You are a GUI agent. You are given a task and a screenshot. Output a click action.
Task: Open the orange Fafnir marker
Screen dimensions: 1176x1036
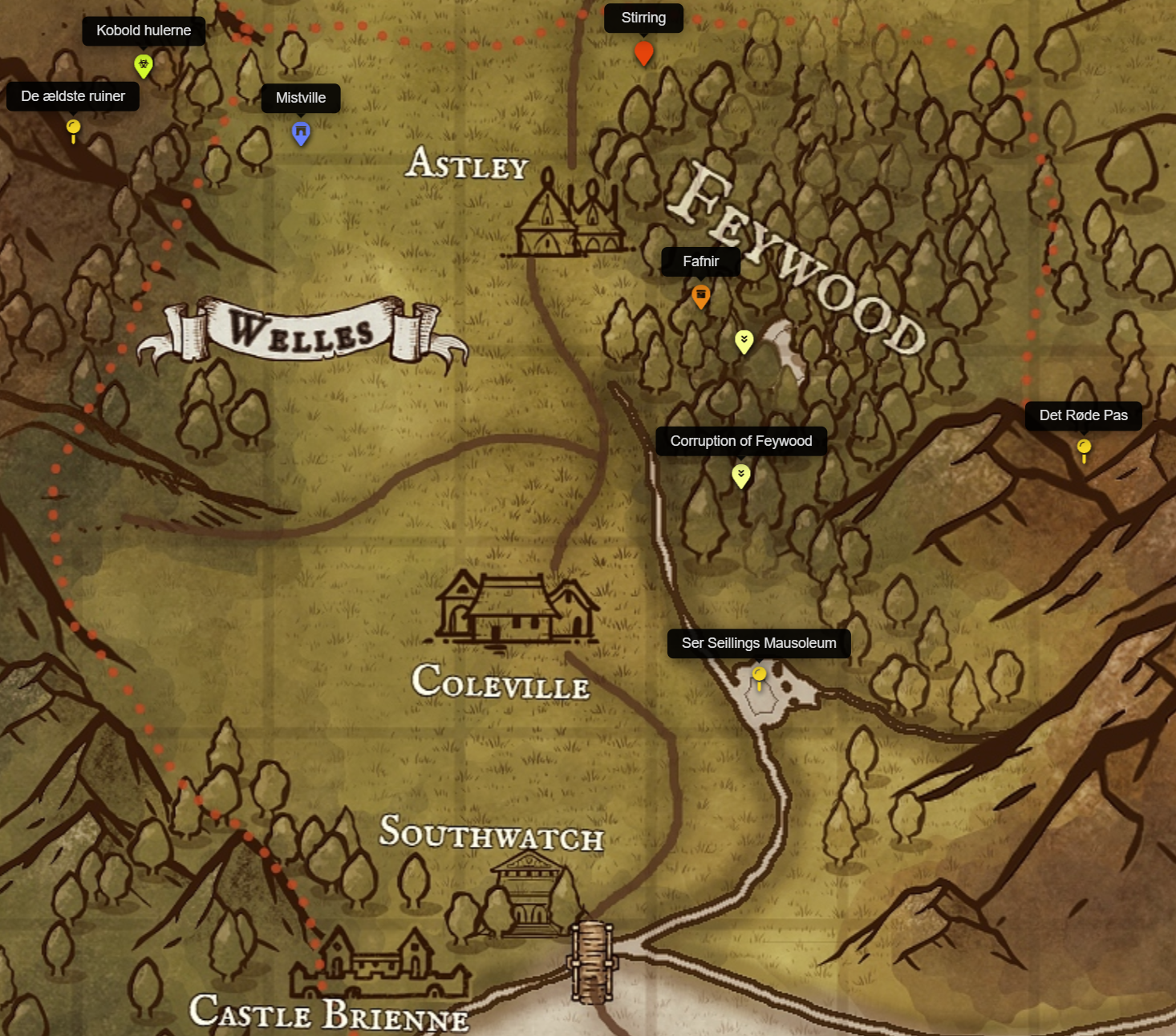pyautogui.click(x=700, y=296)
